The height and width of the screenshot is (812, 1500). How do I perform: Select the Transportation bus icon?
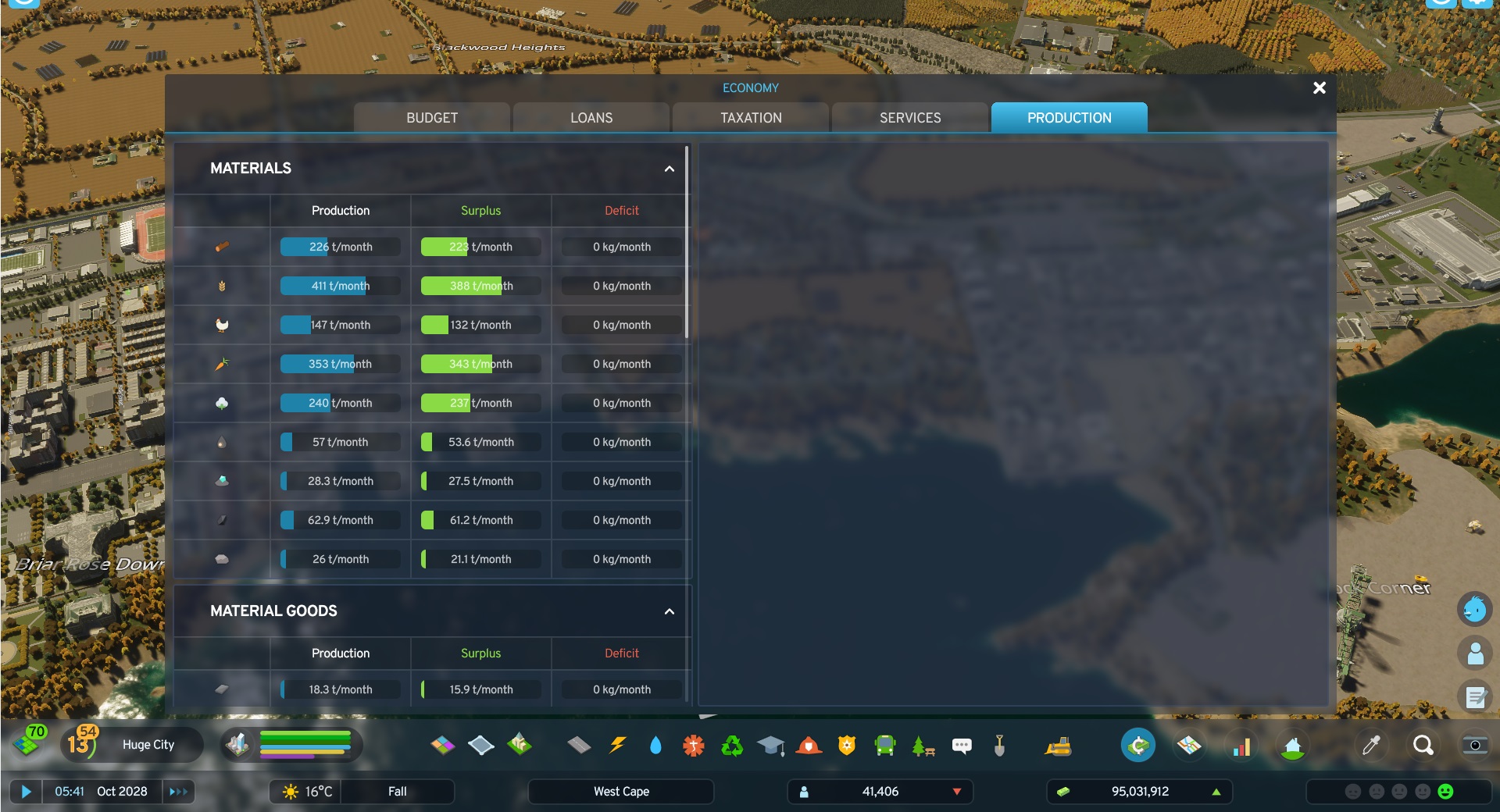point(885,745)
